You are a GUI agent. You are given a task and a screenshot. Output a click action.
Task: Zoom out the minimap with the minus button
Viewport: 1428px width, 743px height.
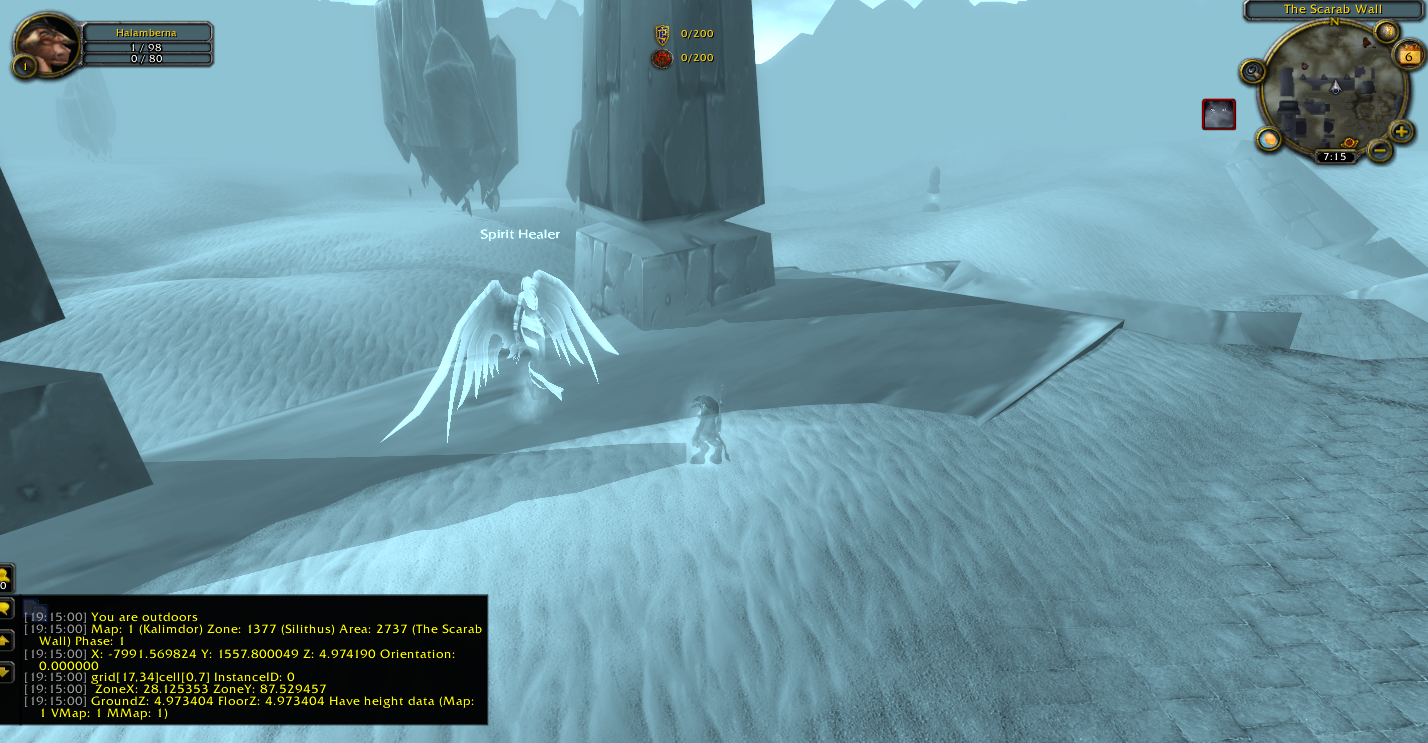point(1378,150)
